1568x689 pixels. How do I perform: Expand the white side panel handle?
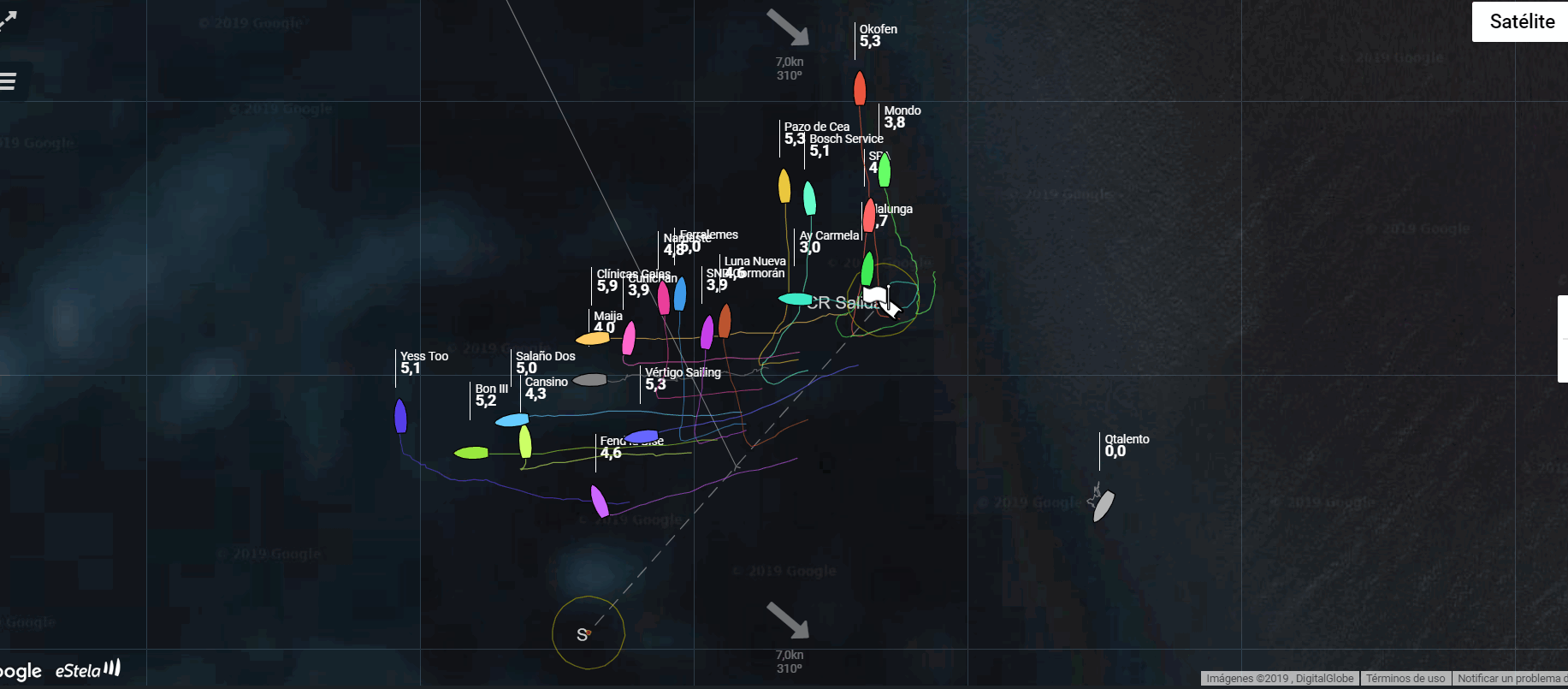(x=1563, y=338)
